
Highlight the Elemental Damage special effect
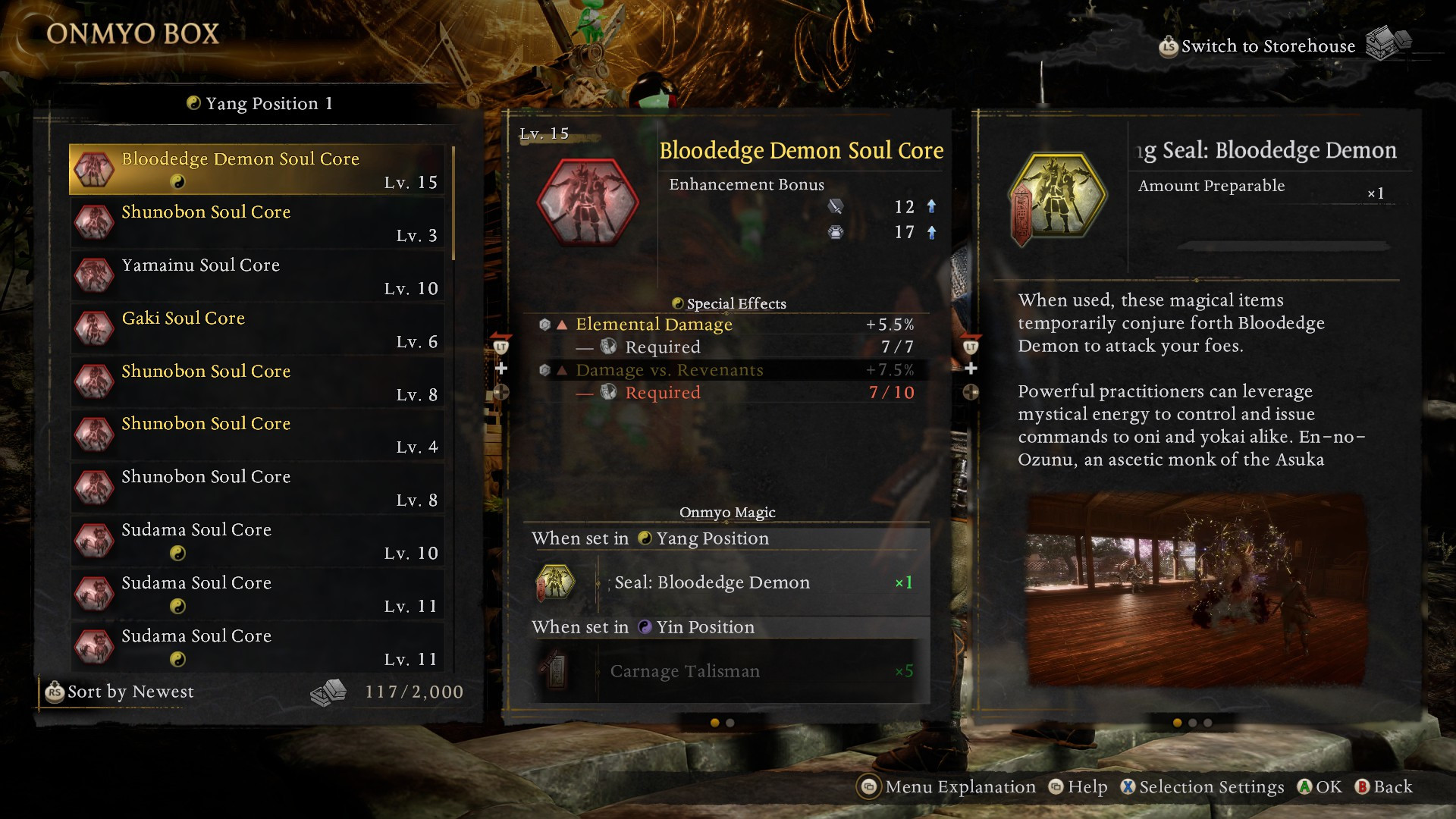pyautogui.click(x=728, y=325)
